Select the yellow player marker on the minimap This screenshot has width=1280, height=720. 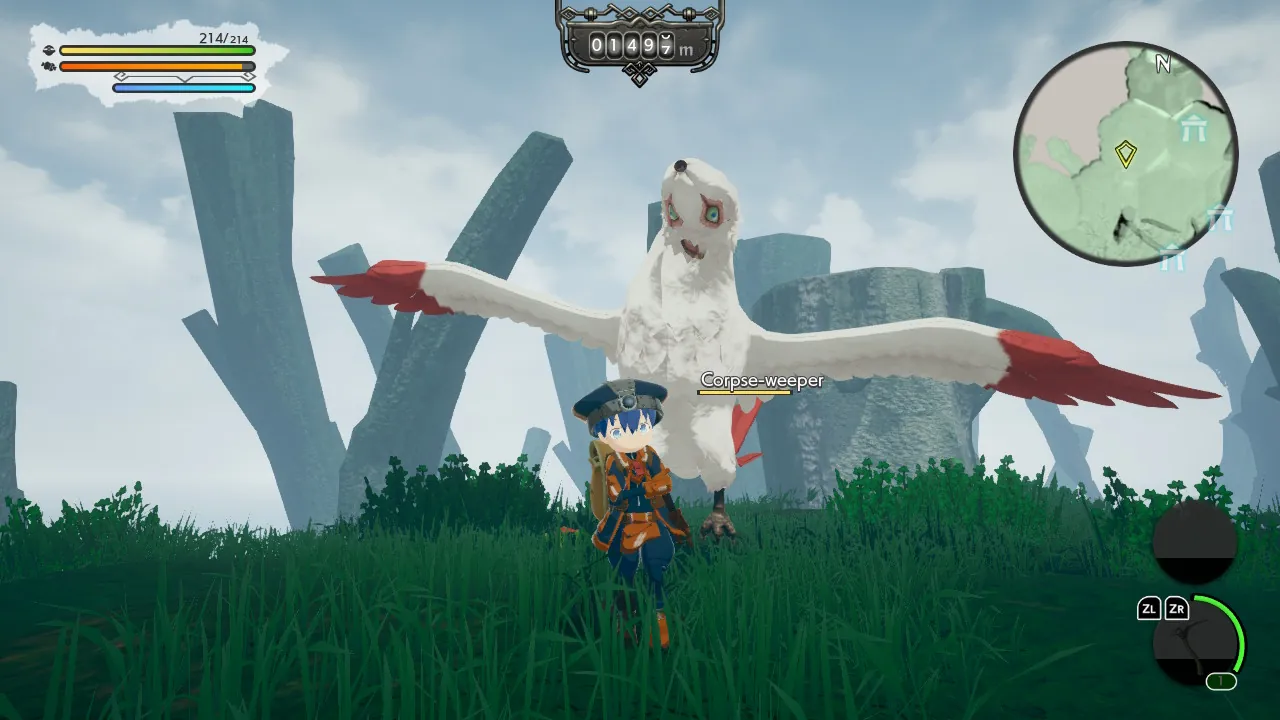(x=1127, y=153)
